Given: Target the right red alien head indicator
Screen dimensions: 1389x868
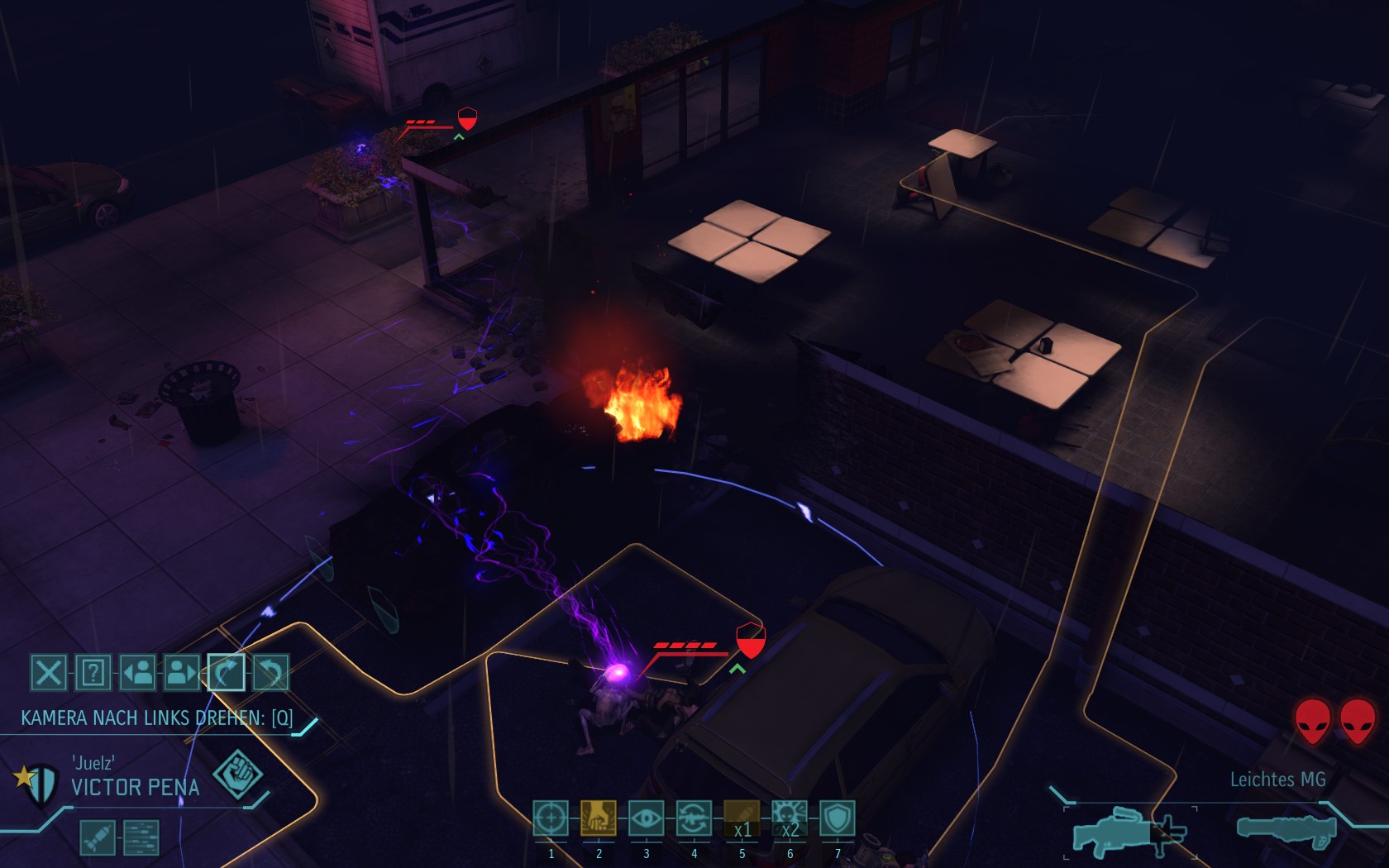Looking at the screenshot, I should pos(1358,720).
